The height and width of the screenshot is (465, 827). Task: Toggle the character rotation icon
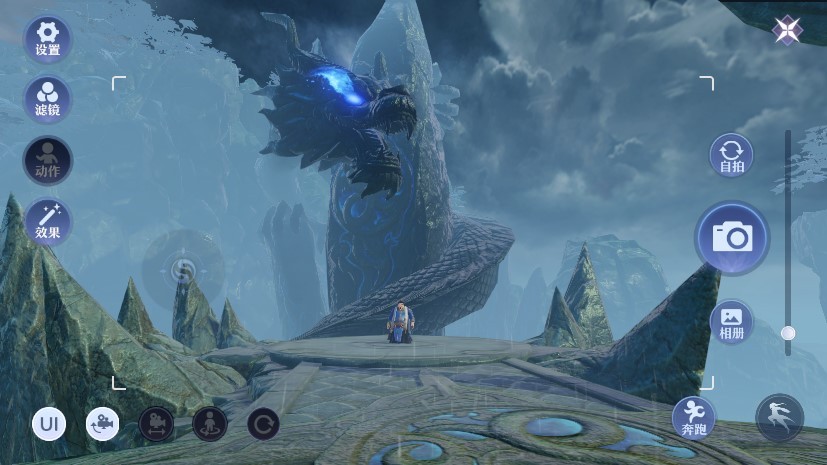(210, 424)
